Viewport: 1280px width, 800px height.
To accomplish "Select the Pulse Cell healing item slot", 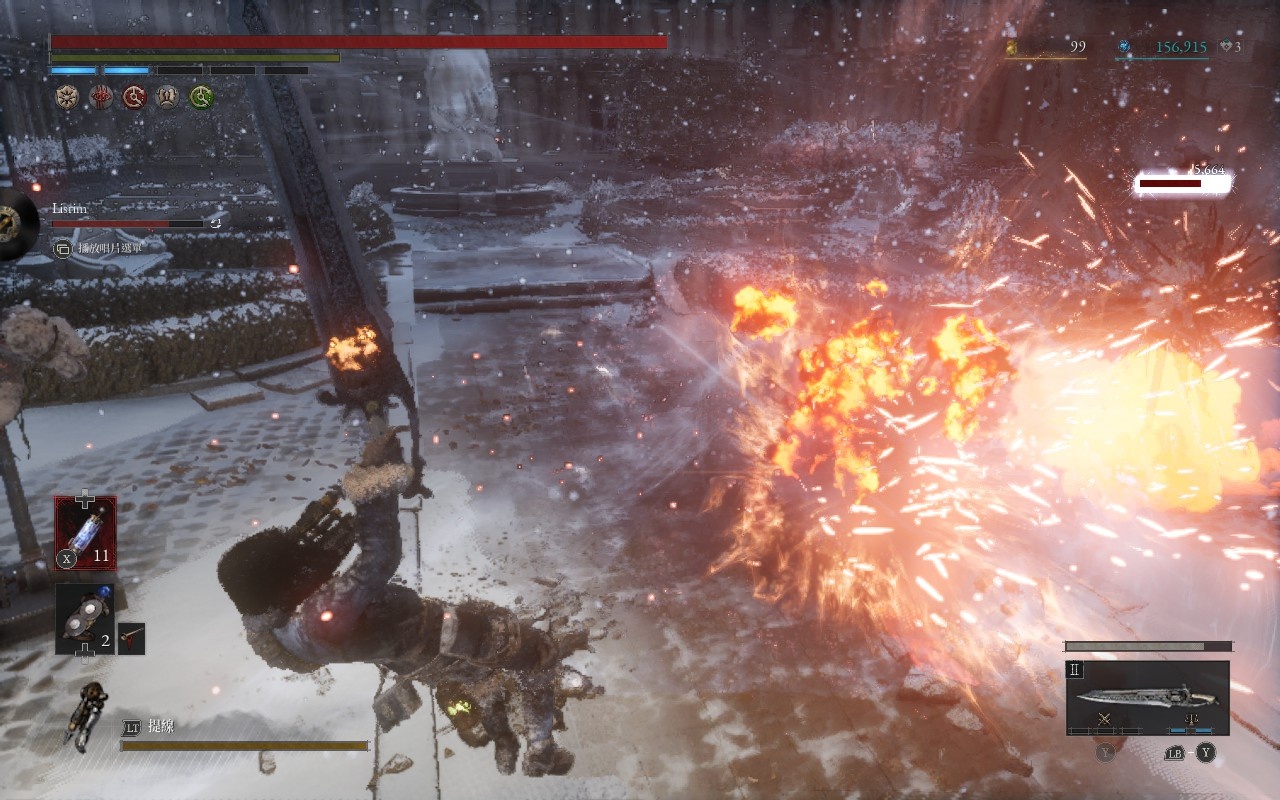I will click(85, 533).
